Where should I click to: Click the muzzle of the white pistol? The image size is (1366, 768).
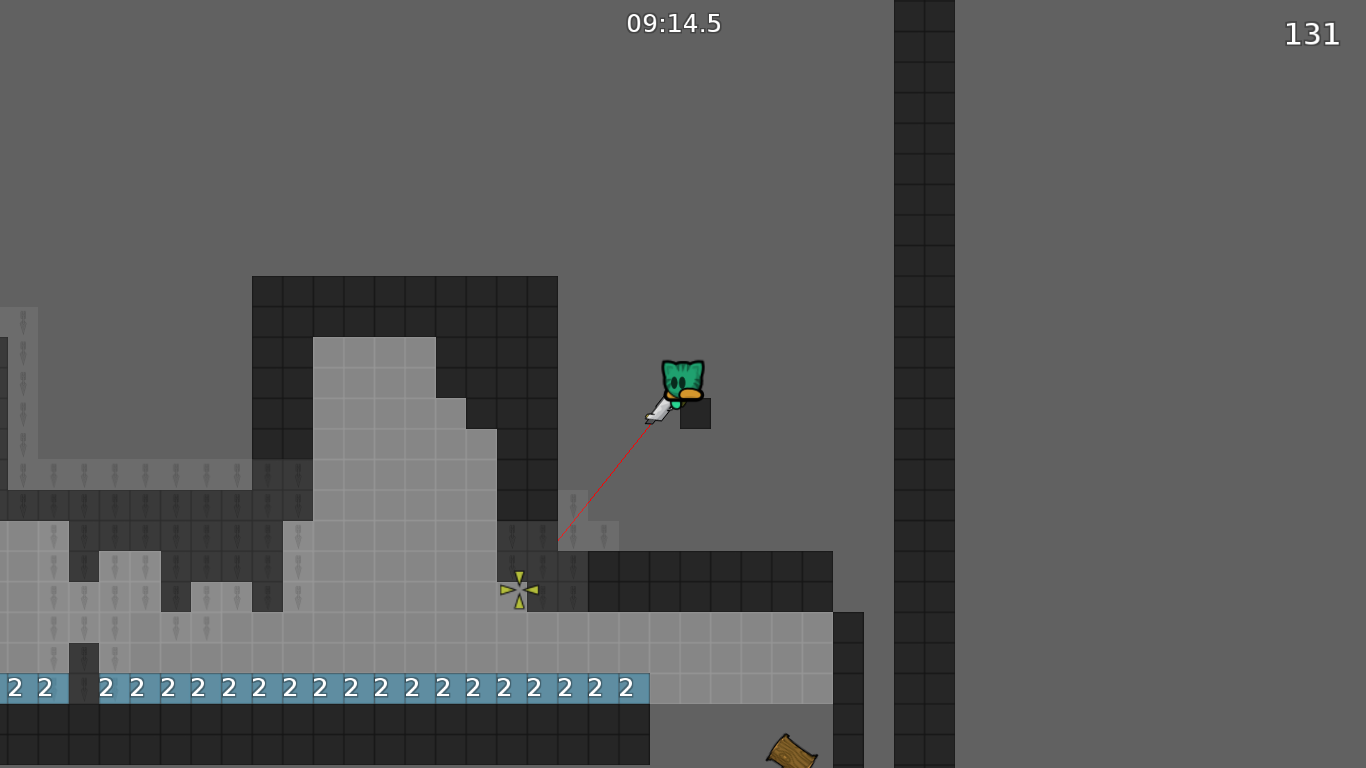pos(649,421)
